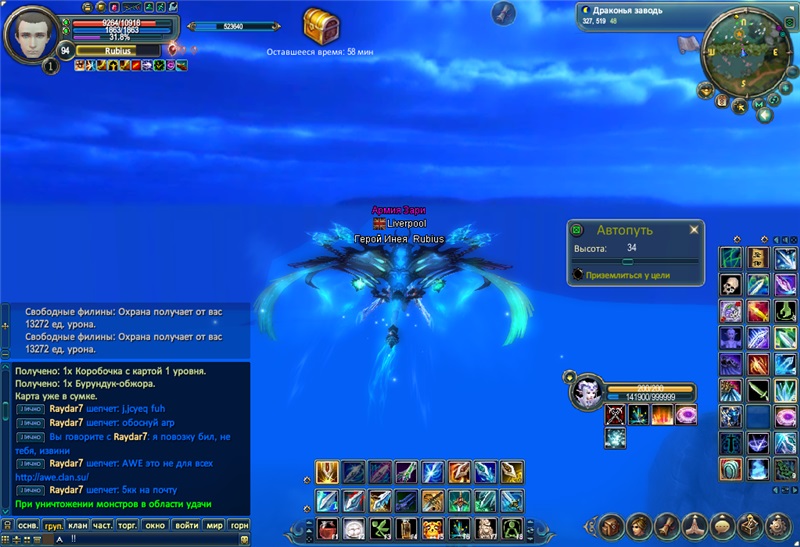The width and height of the screenshot is (800, 547).
Task: Activate the fire pet skill icon
Action: (x=661, y=413)
